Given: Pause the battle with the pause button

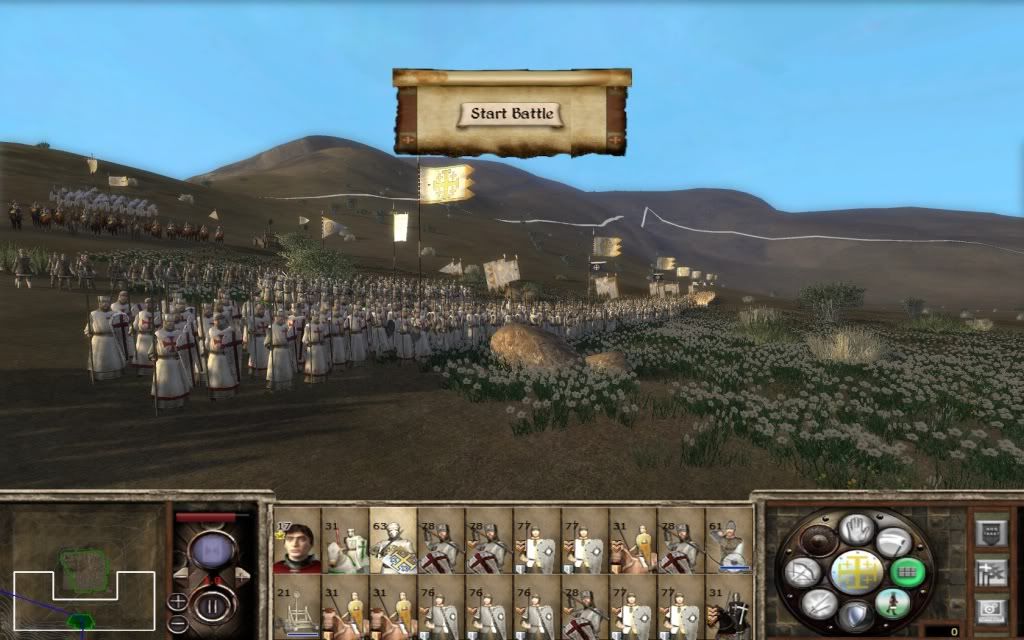Looking at the screenshot, I should [x=211, y=605].
